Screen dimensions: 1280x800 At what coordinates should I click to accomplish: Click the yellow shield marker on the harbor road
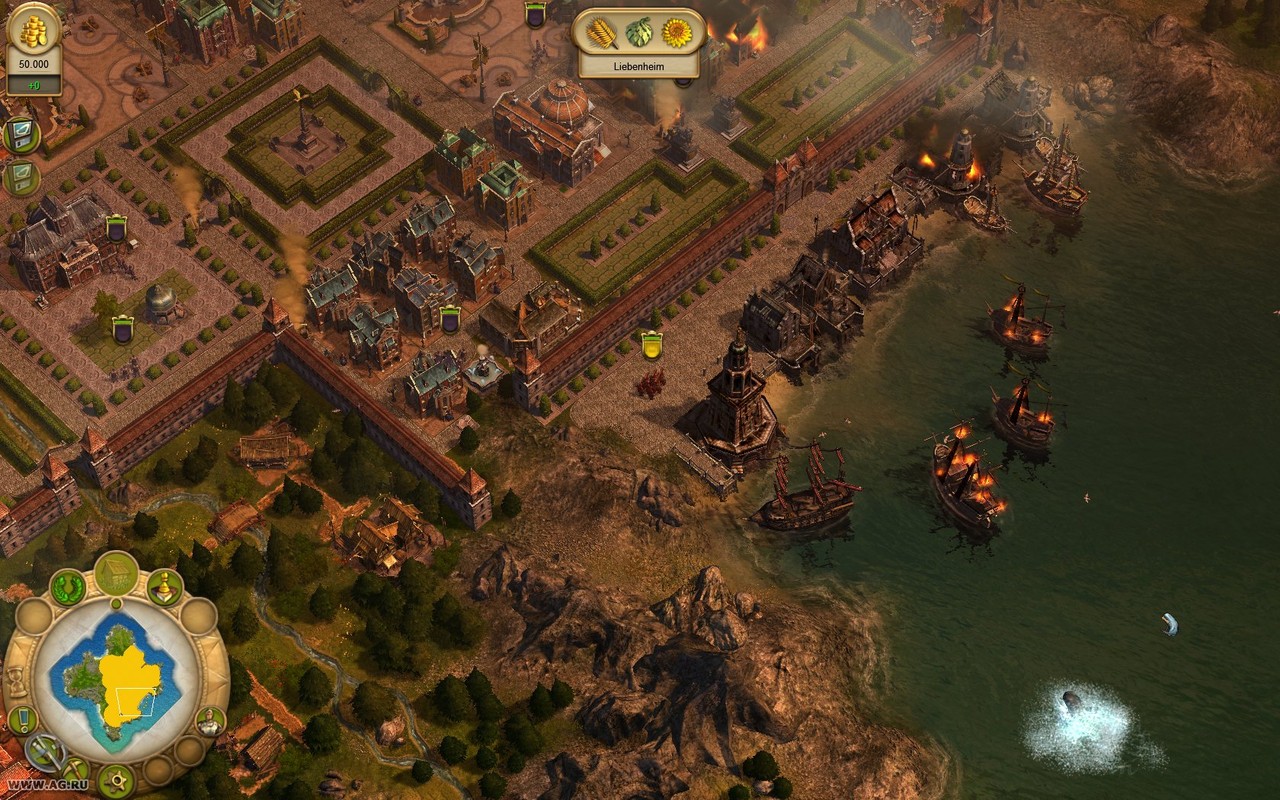(x=652, y=346)
